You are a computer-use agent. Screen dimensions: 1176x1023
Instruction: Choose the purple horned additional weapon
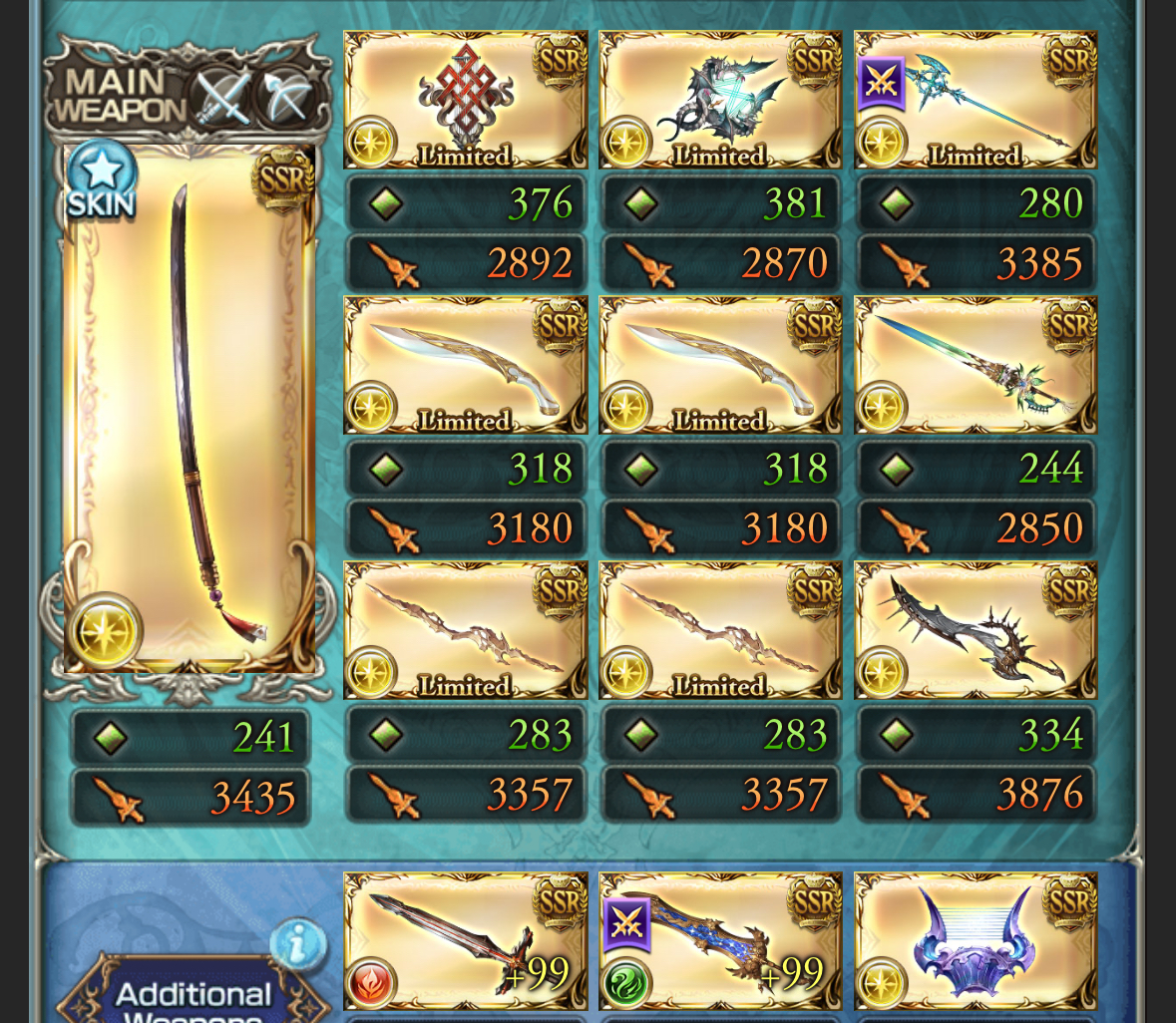(976, 941)
